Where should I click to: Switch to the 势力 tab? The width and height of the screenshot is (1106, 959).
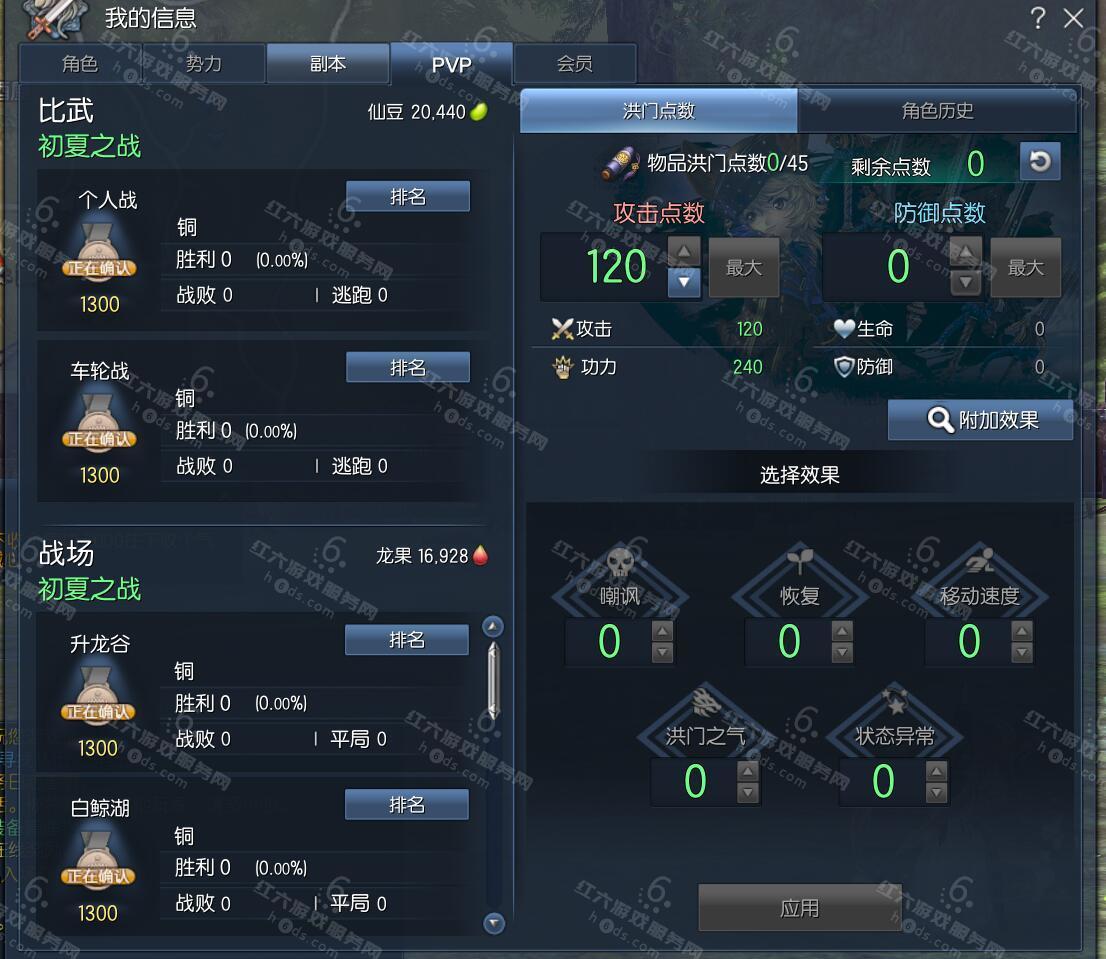[x=204, y=64]
